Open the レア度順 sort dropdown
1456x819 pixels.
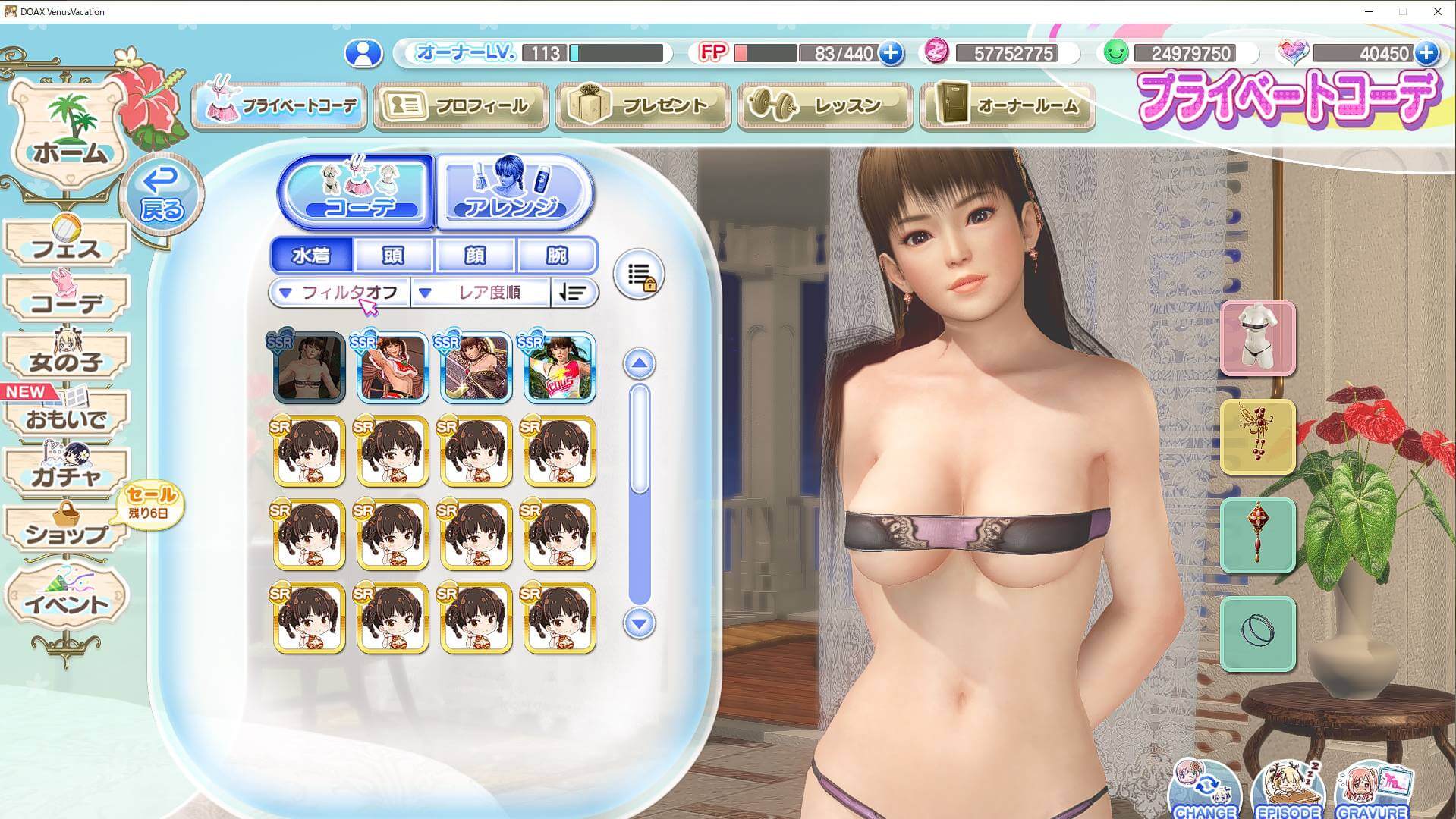(480, 293)
